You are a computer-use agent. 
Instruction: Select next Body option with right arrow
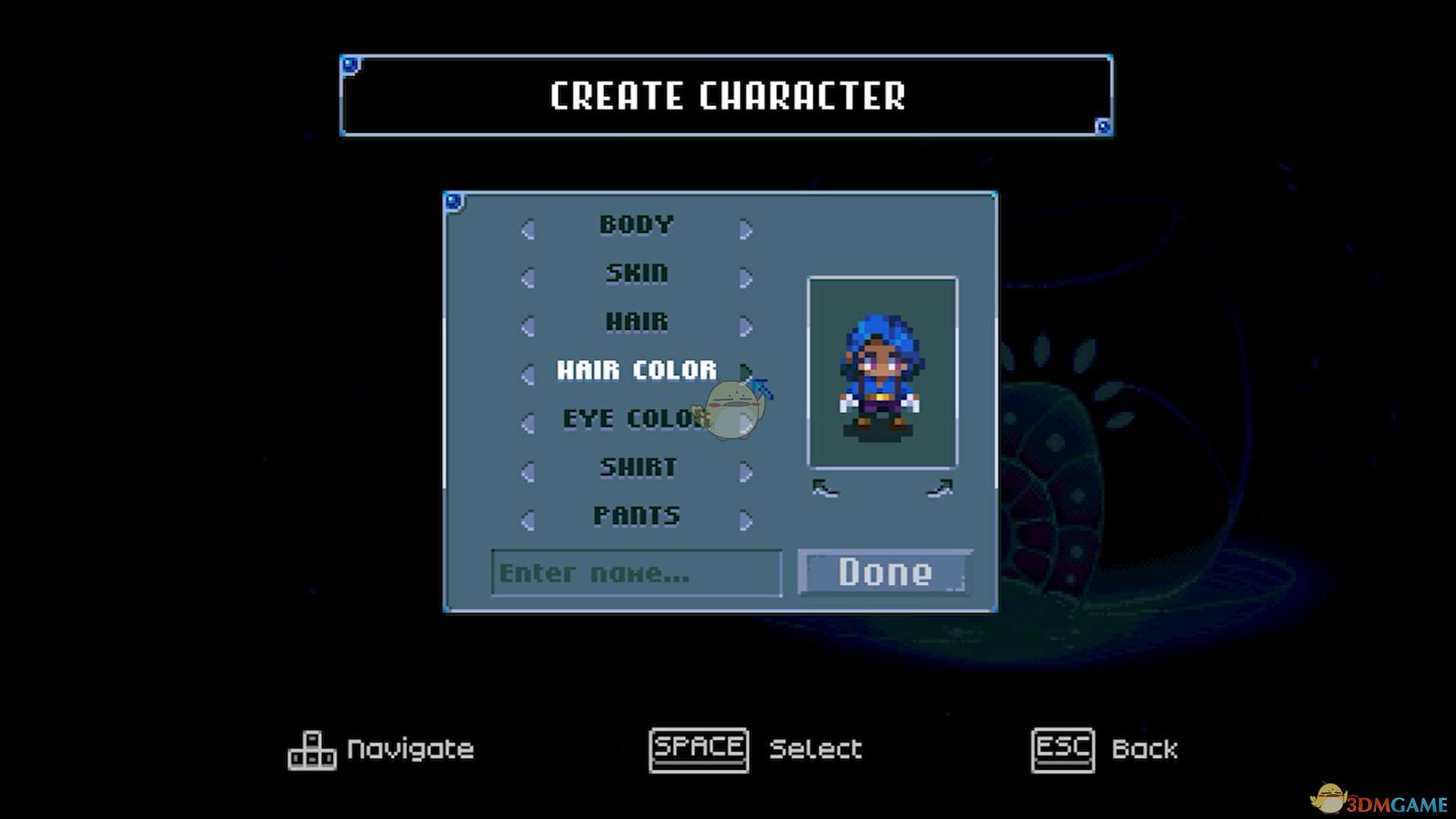[746, 229]
